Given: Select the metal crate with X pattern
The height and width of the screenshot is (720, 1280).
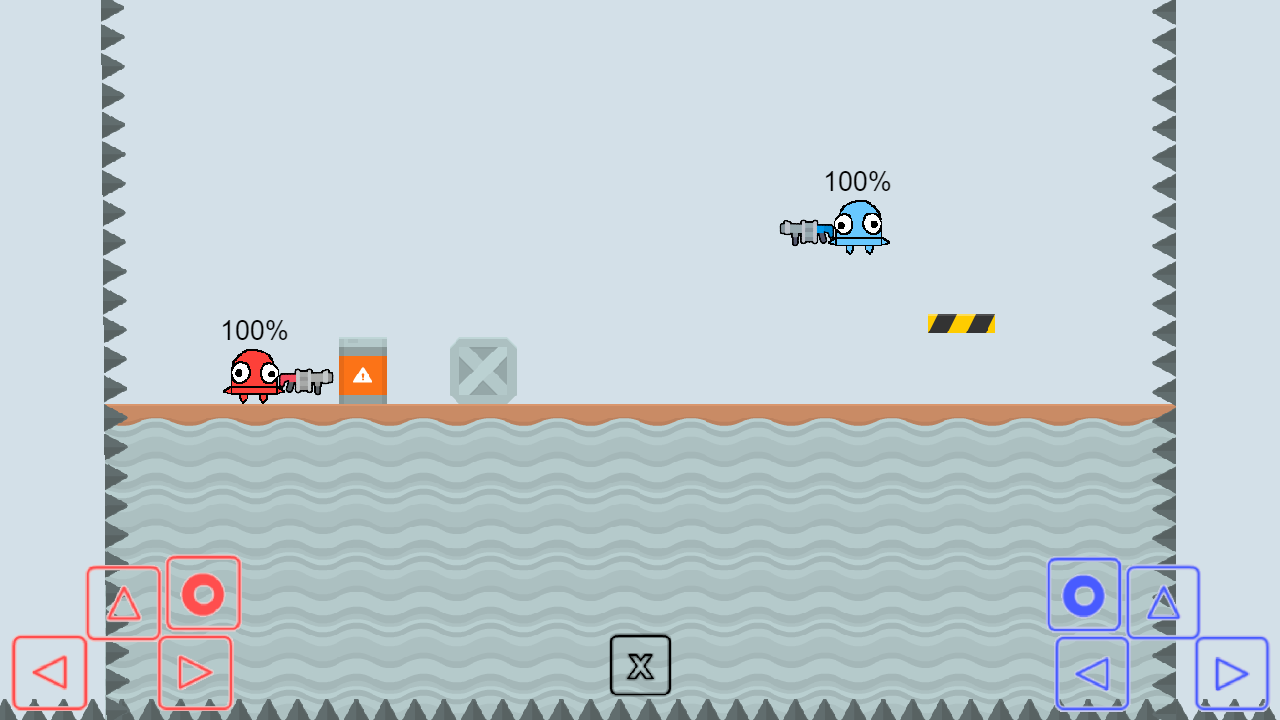Looking at the screenshot, I should tap(483, 372).
